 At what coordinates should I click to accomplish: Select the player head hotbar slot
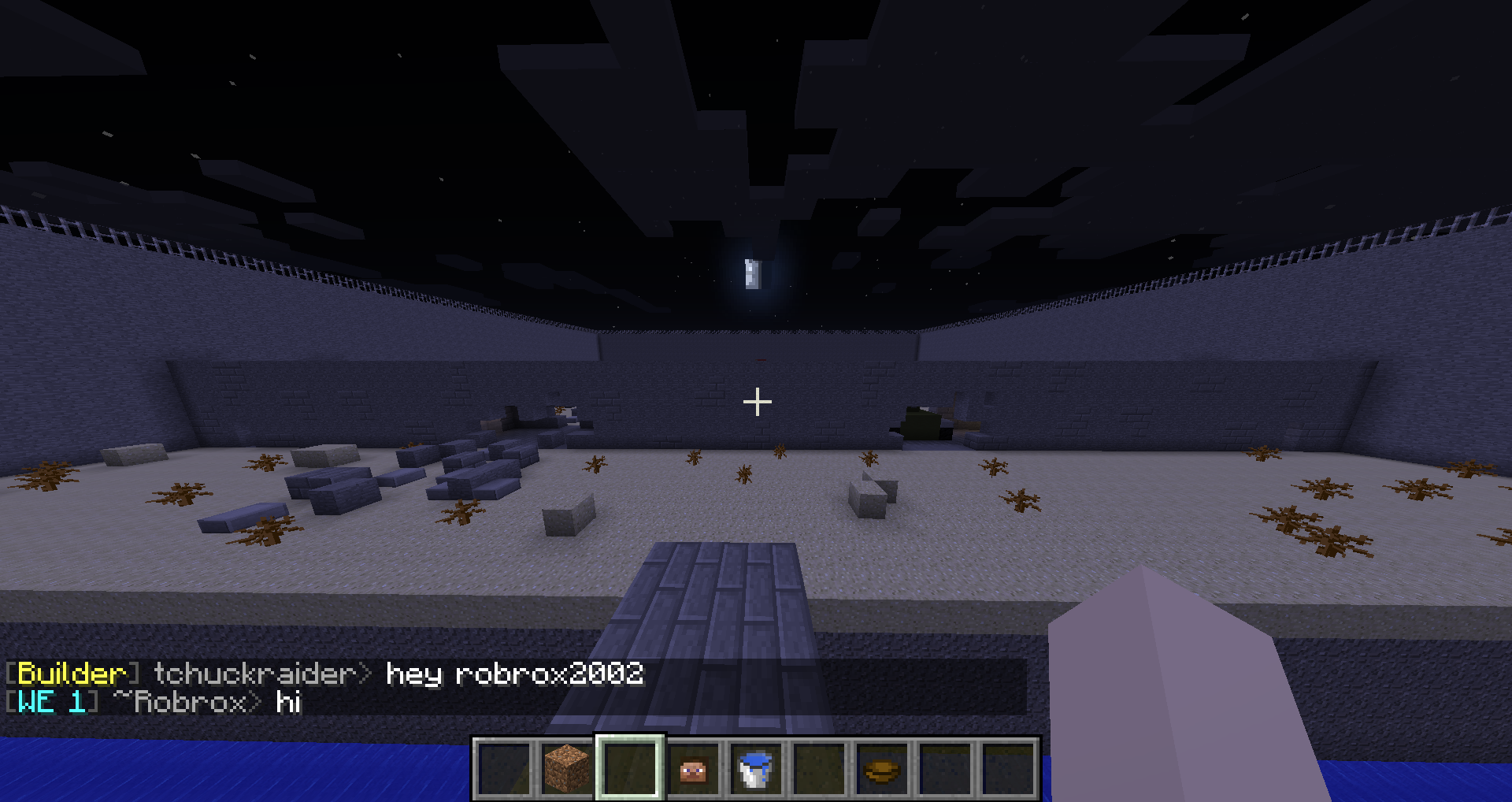[693, 768]
